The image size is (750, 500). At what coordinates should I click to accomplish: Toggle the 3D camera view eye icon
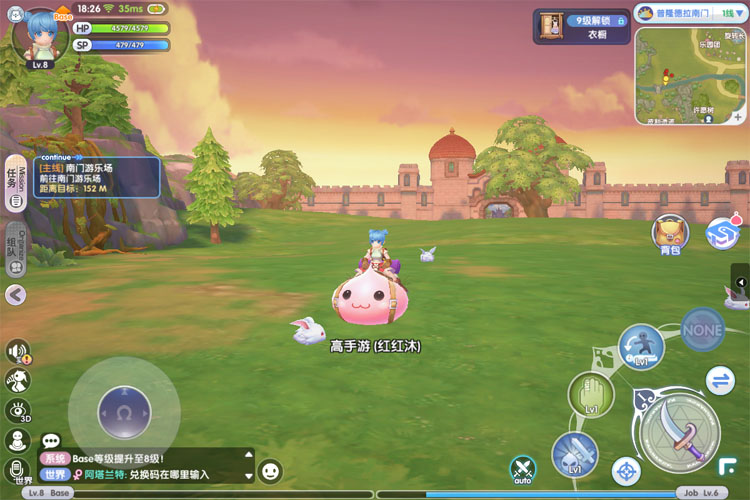point(17,410)
